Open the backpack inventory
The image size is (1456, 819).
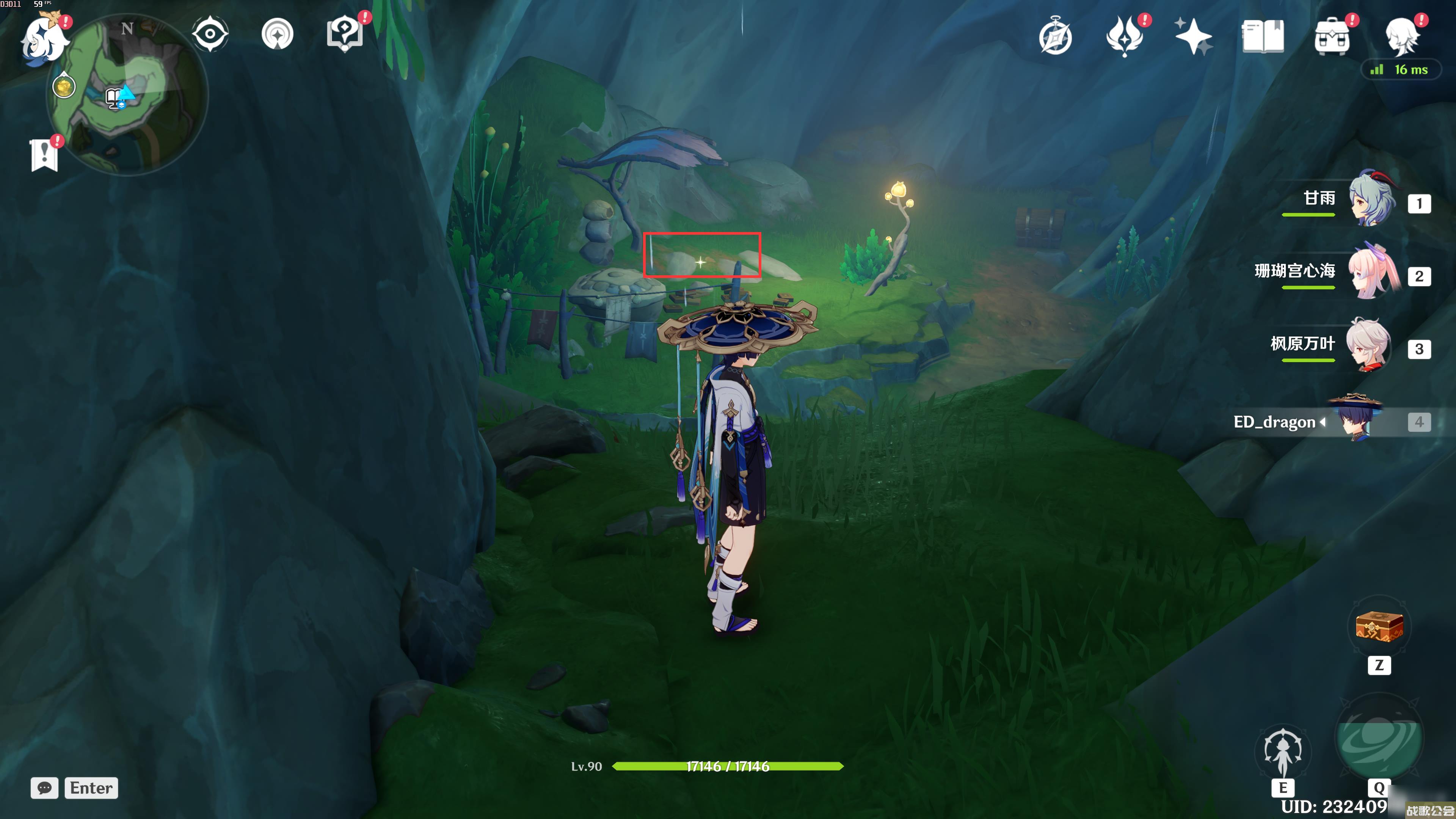click(1332, 36)
